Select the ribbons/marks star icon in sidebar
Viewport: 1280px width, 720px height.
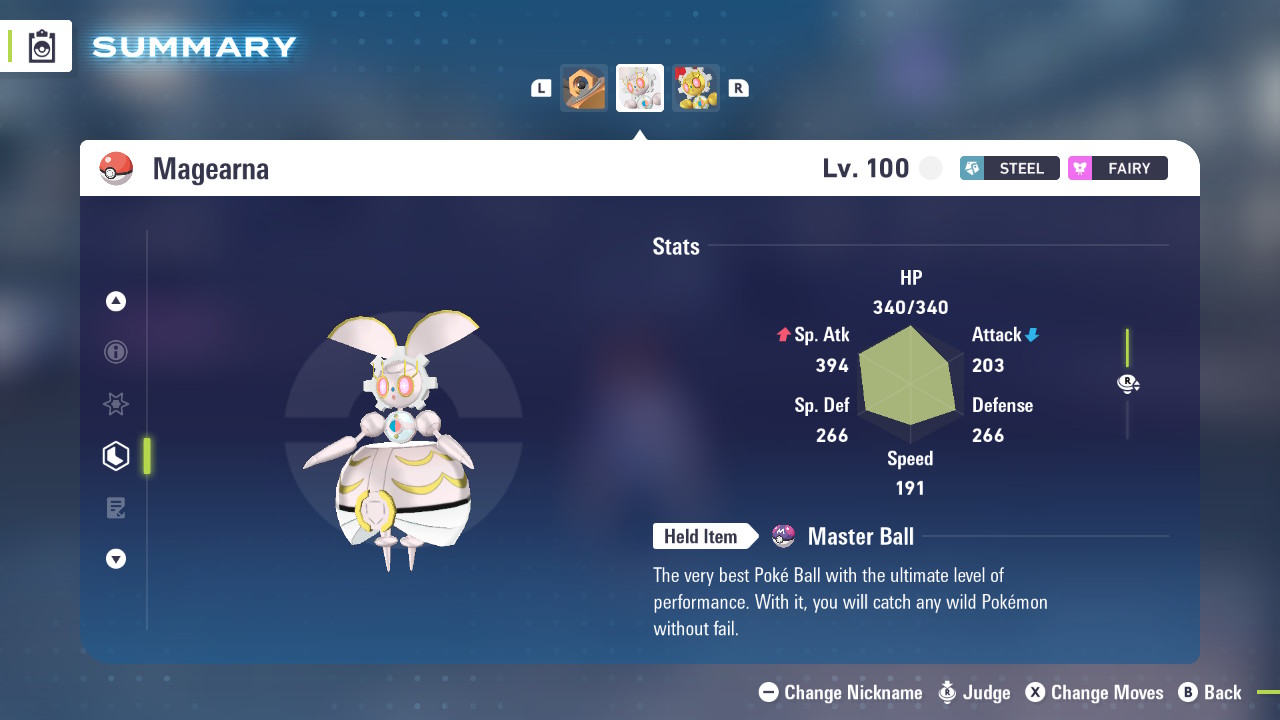pyautogui.click(x=115, y=404)
